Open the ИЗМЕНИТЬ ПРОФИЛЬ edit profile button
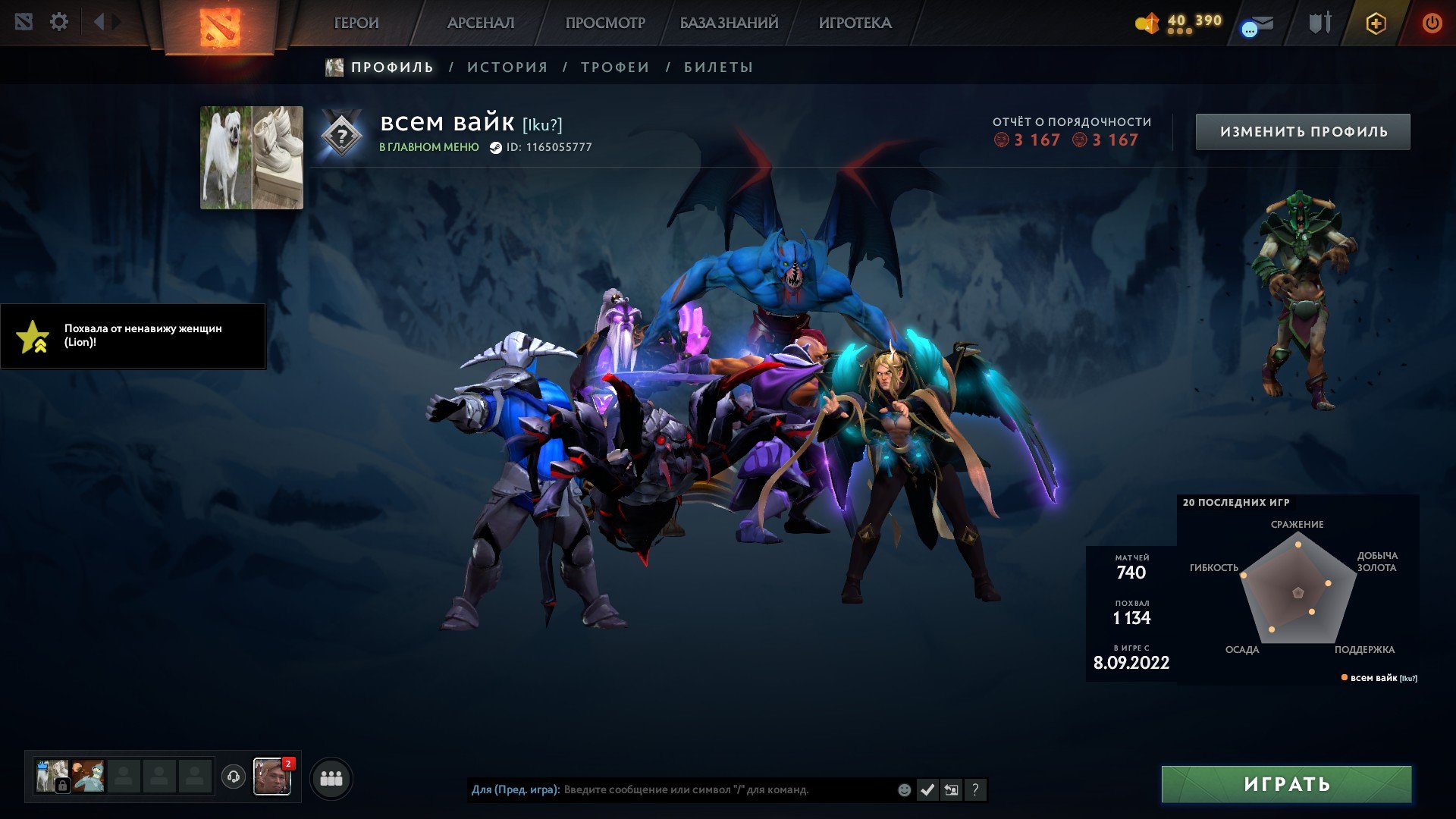The height and width of the screenshot is (819, 1456). [x=1303, y=132]
